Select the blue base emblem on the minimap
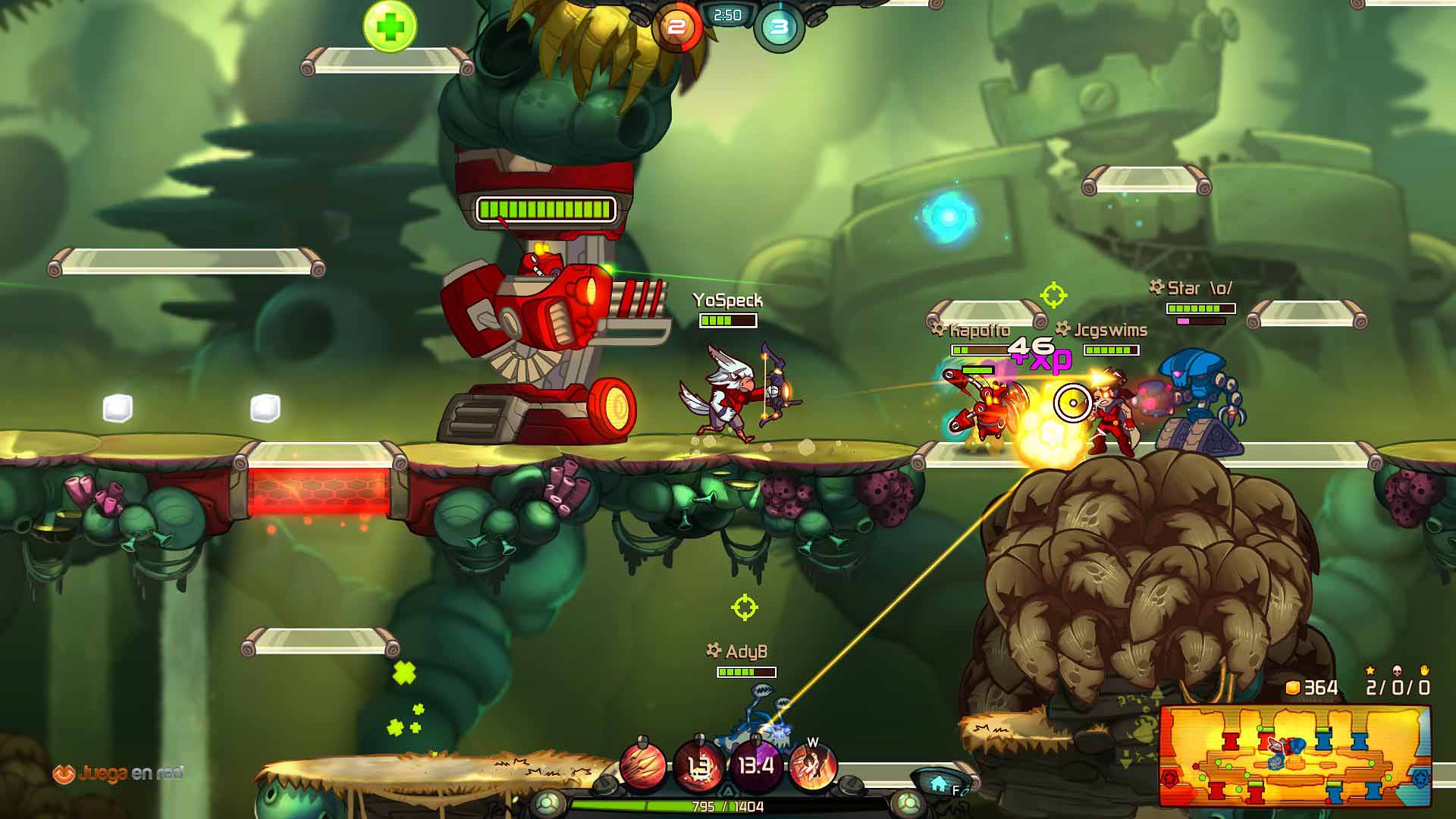 pyautogui.click(x=1420, y=779)
